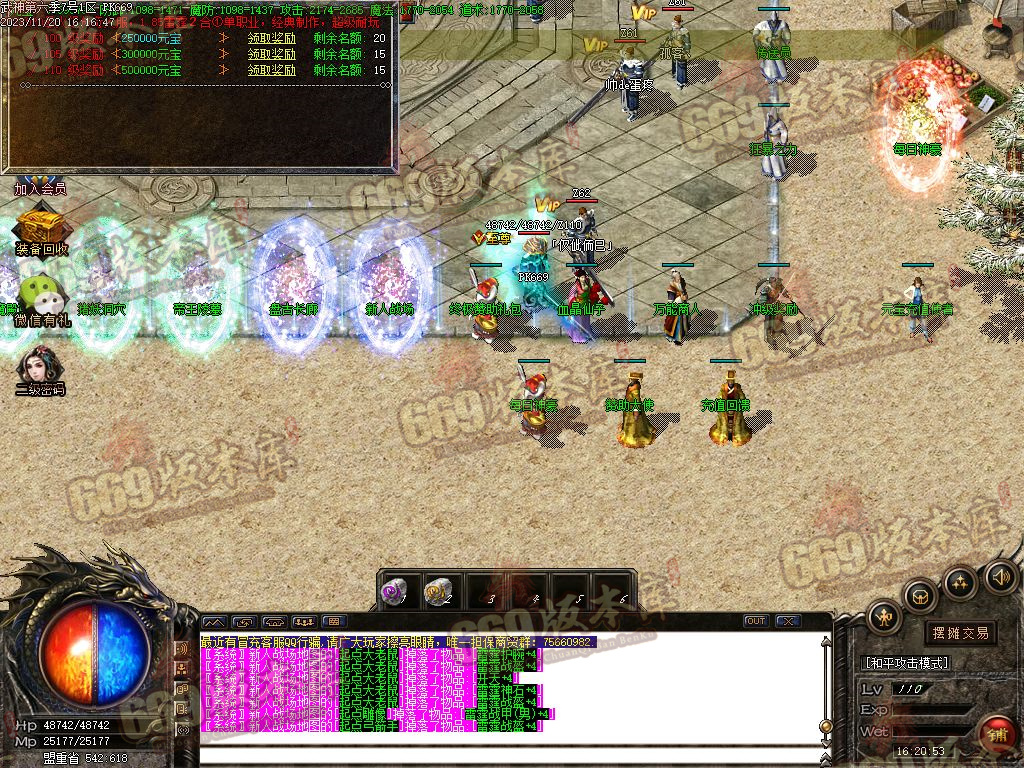Open the bag chest round button
This screenshot has width=1024, height=768.
(x=920, y=597)
